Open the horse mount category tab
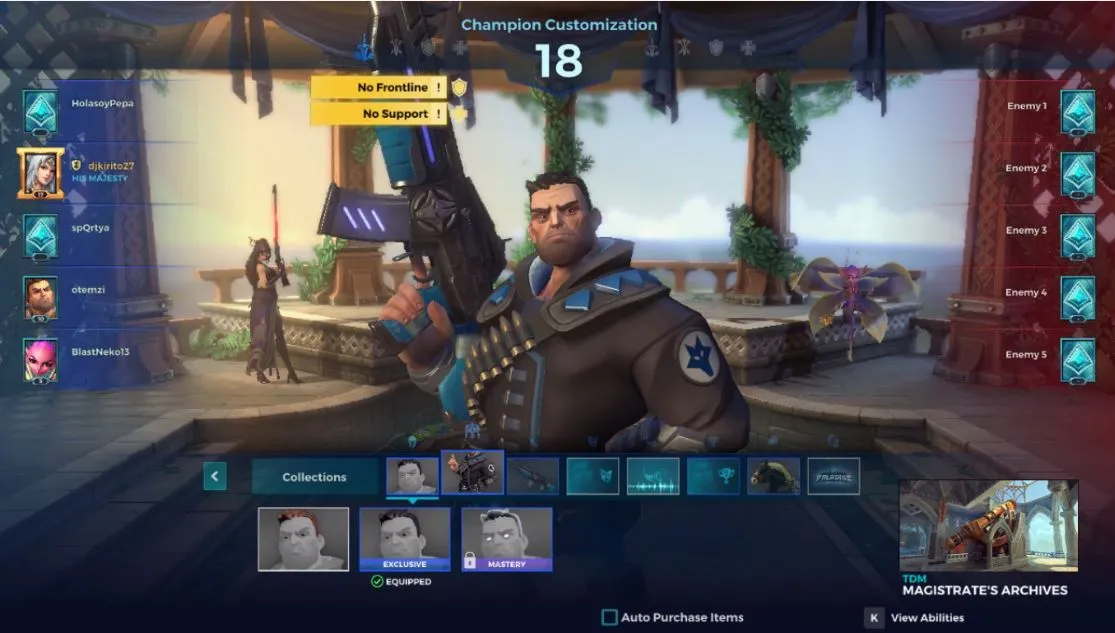Image resolution: width=1115 pixels, height=633 pixels. point(774,477)
